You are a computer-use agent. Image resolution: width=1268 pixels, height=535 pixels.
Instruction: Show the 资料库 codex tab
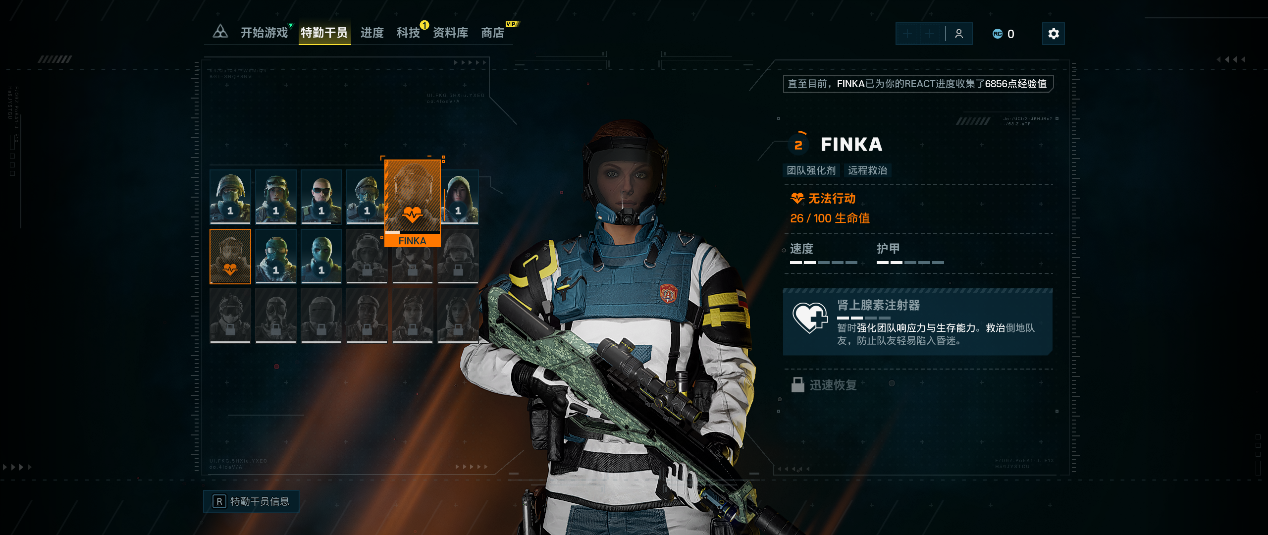click(450, 33)
